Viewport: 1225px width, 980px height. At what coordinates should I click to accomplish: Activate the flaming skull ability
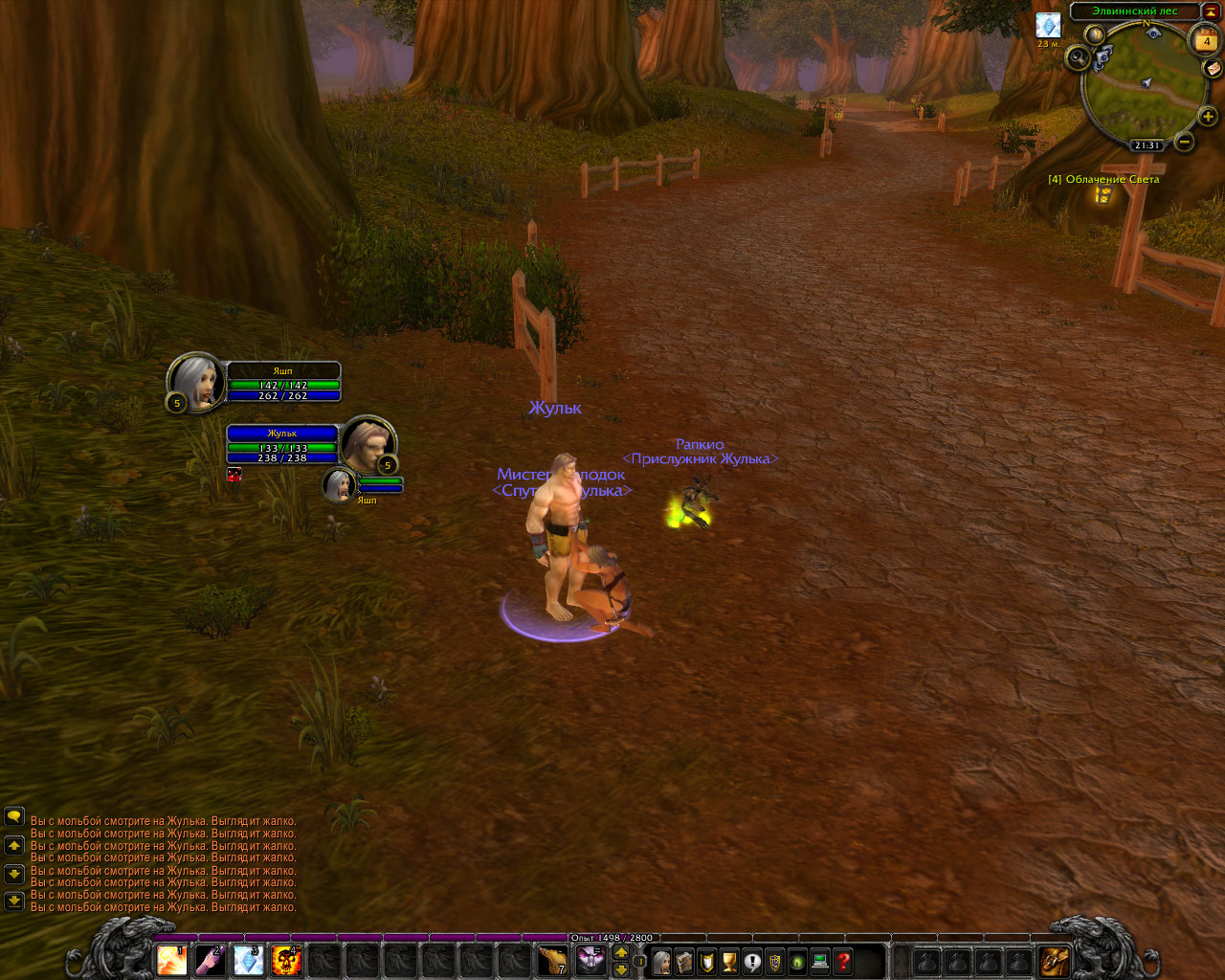click(x=286, y=959)
